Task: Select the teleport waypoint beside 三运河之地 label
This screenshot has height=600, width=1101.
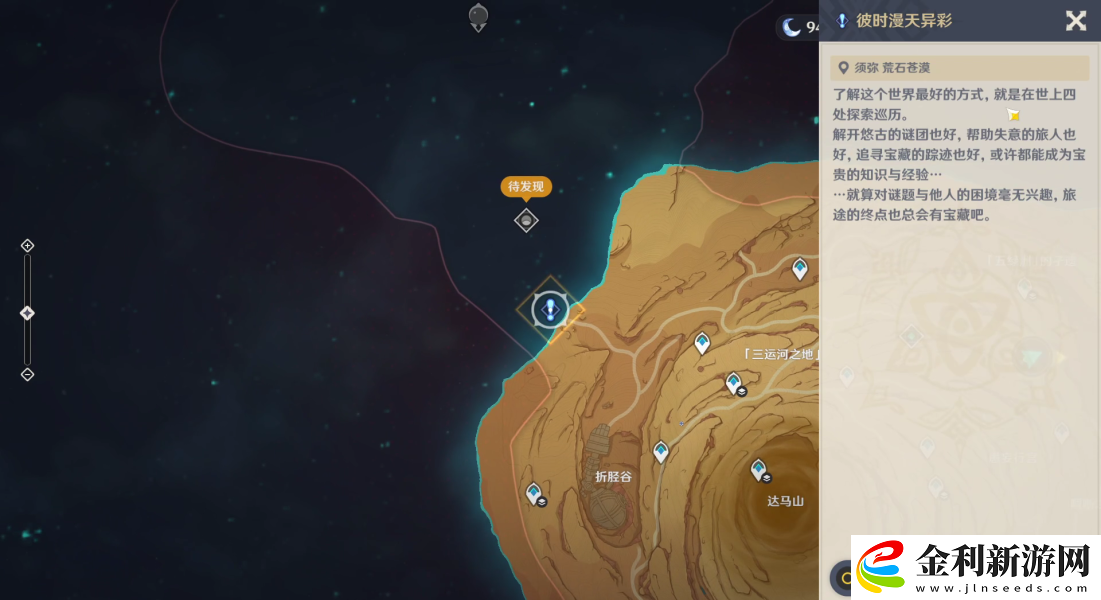Action: click(x=702, y=344)
